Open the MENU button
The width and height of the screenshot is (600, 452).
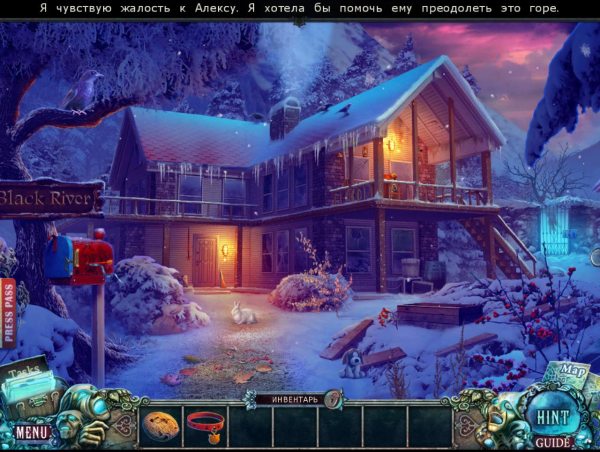tap(31, 432)
